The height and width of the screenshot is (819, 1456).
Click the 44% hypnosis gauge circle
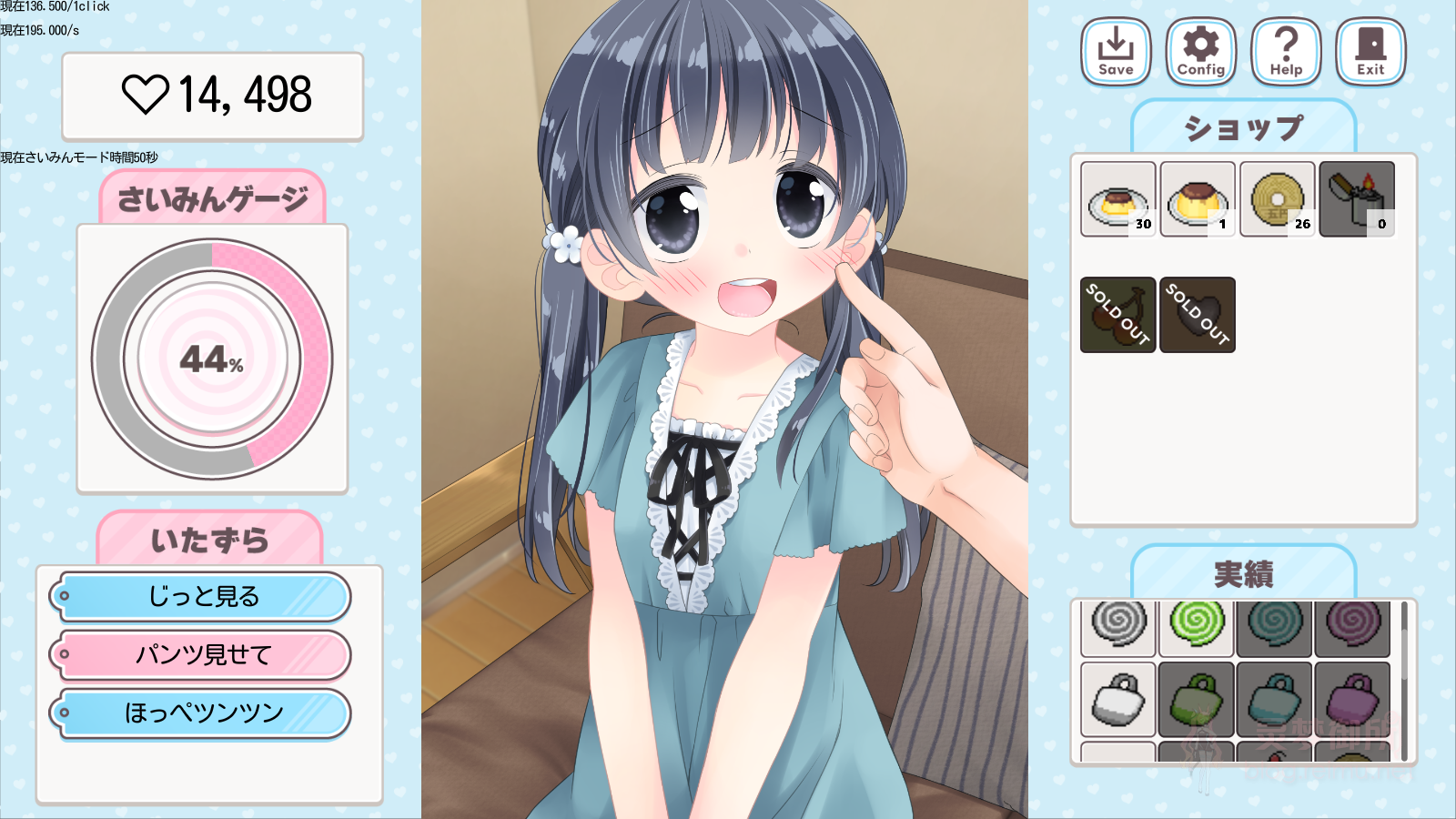click(213, 359)
